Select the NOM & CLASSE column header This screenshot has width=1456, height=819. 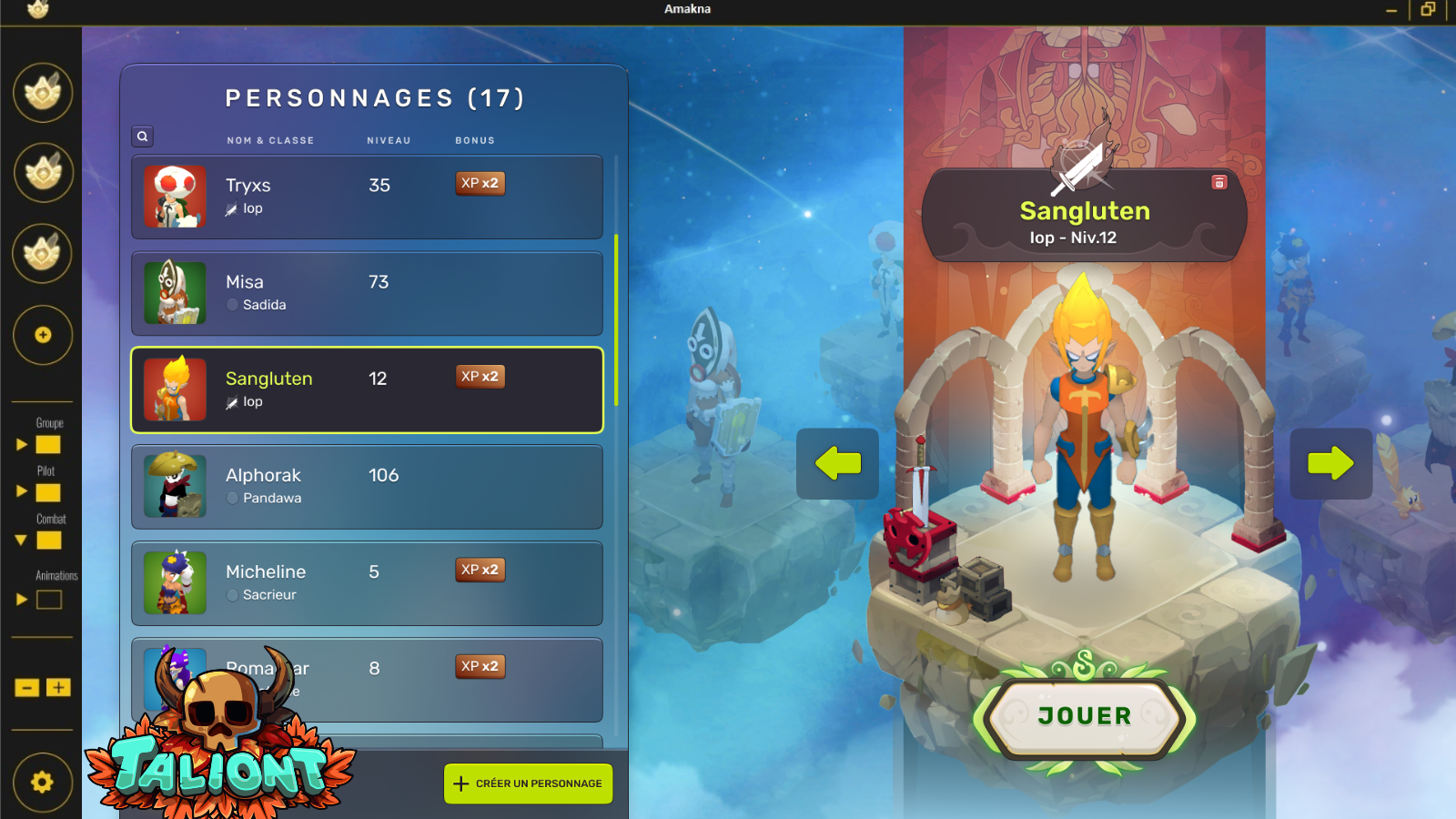(x=270, y=140)
